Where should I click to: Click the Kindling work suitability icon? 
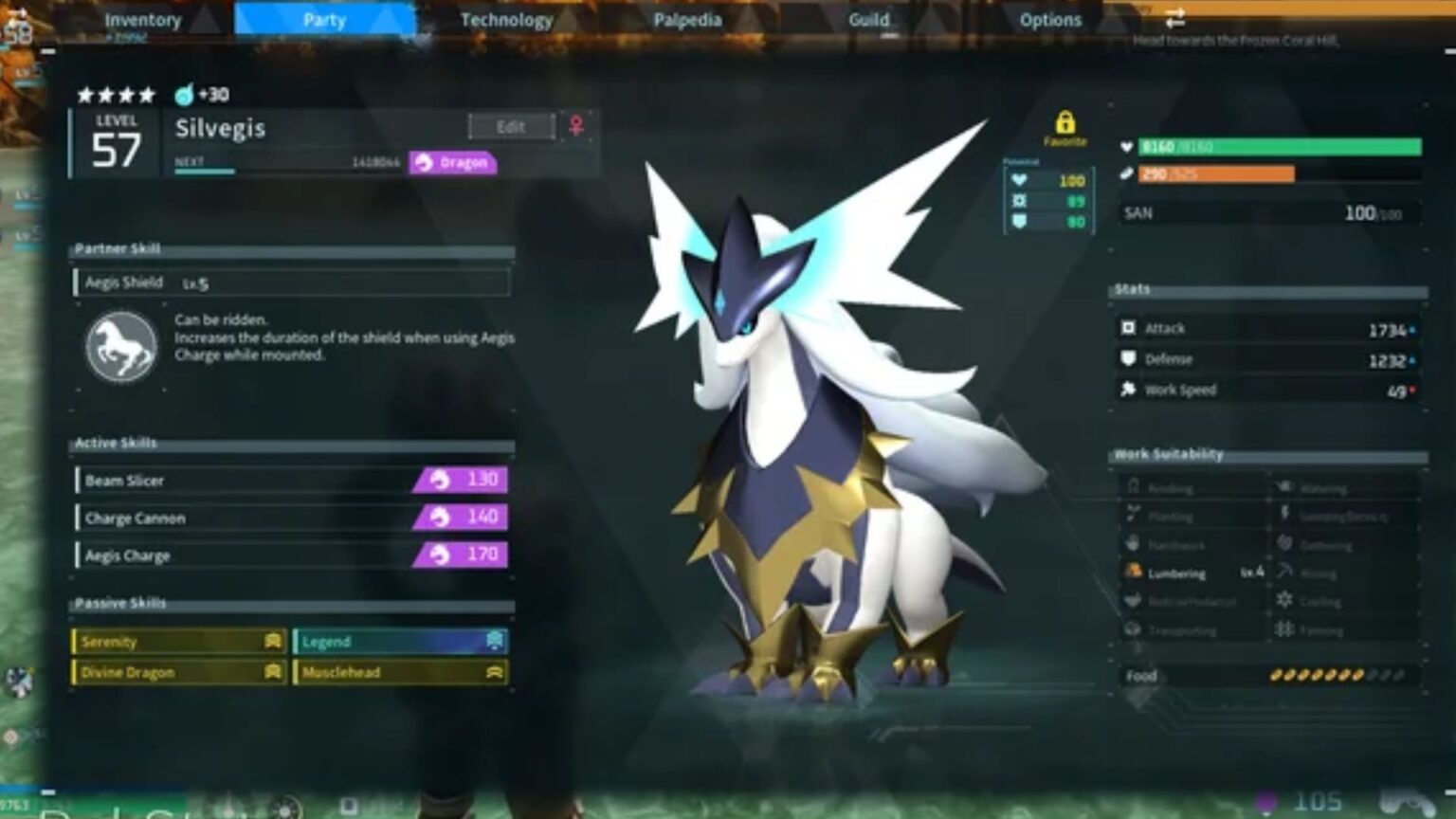click(x=1134, y=487)
